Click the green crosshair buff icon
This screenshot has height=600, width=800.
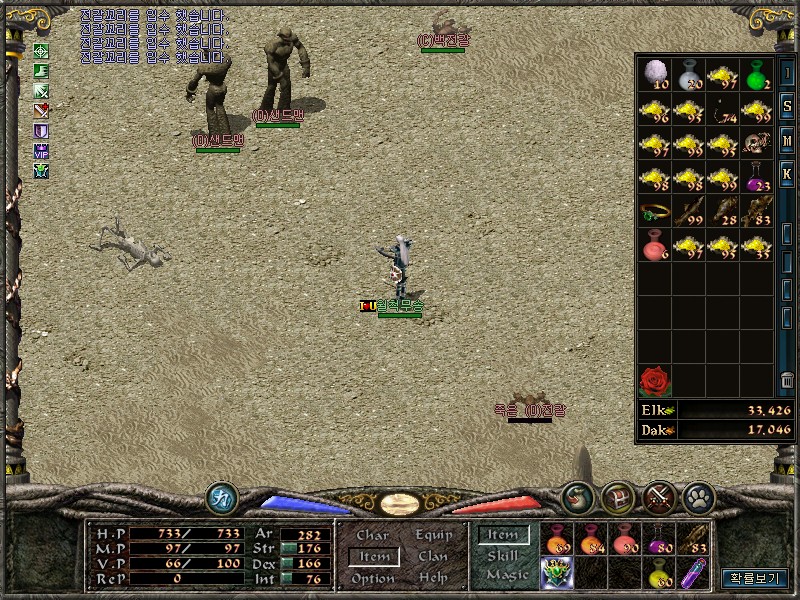click(x=42, y=51)
